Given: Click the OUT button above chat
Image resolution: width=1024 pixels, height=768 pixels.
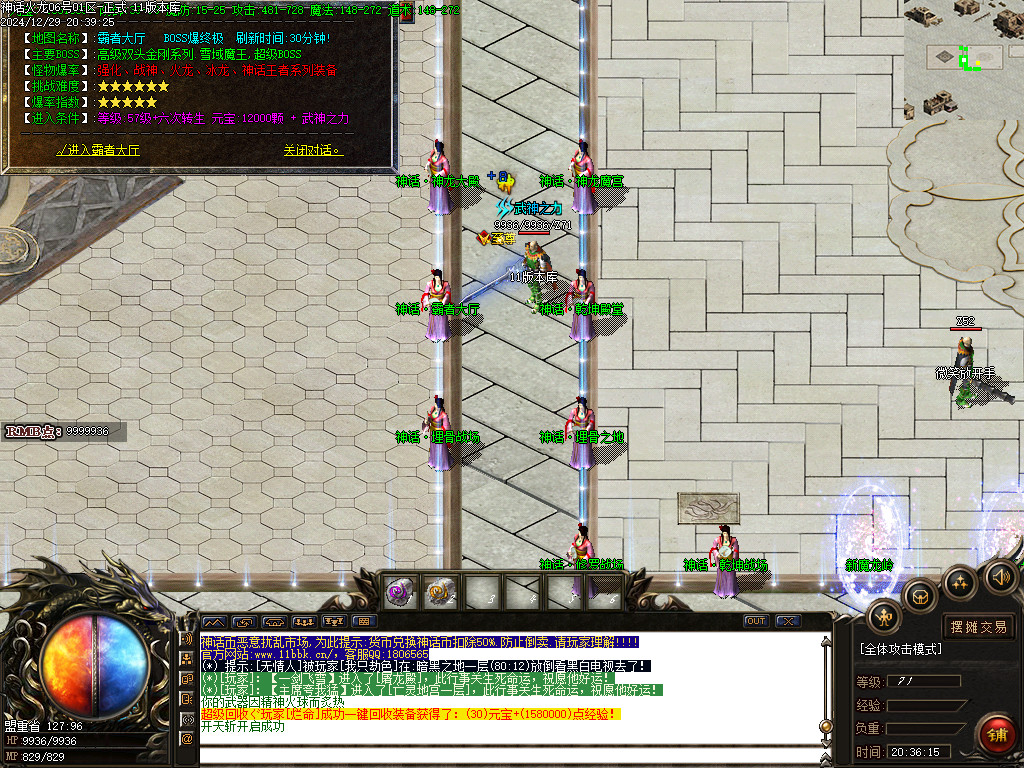Looking at the screenshot, I should [x=756, y=621].
